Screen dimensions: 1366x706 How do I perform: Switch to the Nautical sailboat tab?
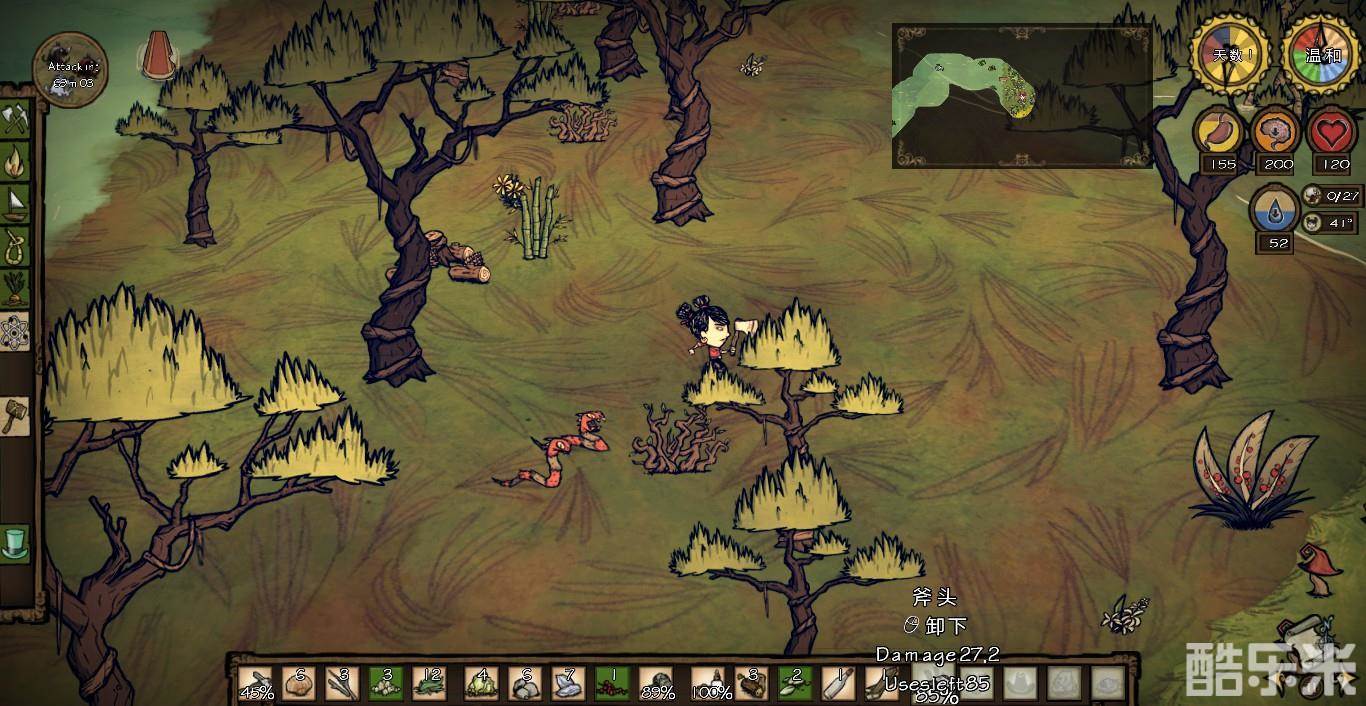tap(16, 201)
